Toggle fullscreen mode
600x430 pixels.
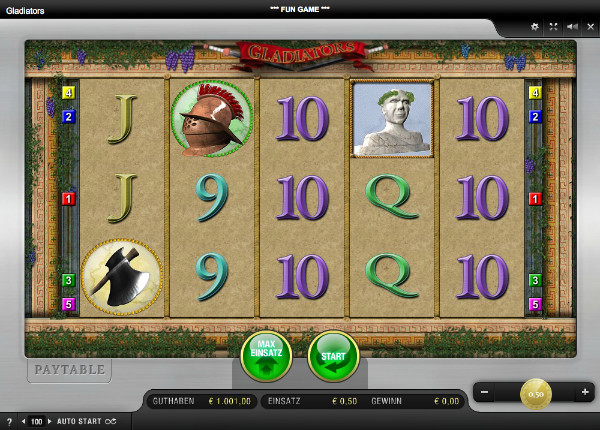click(x=553, y=26)
